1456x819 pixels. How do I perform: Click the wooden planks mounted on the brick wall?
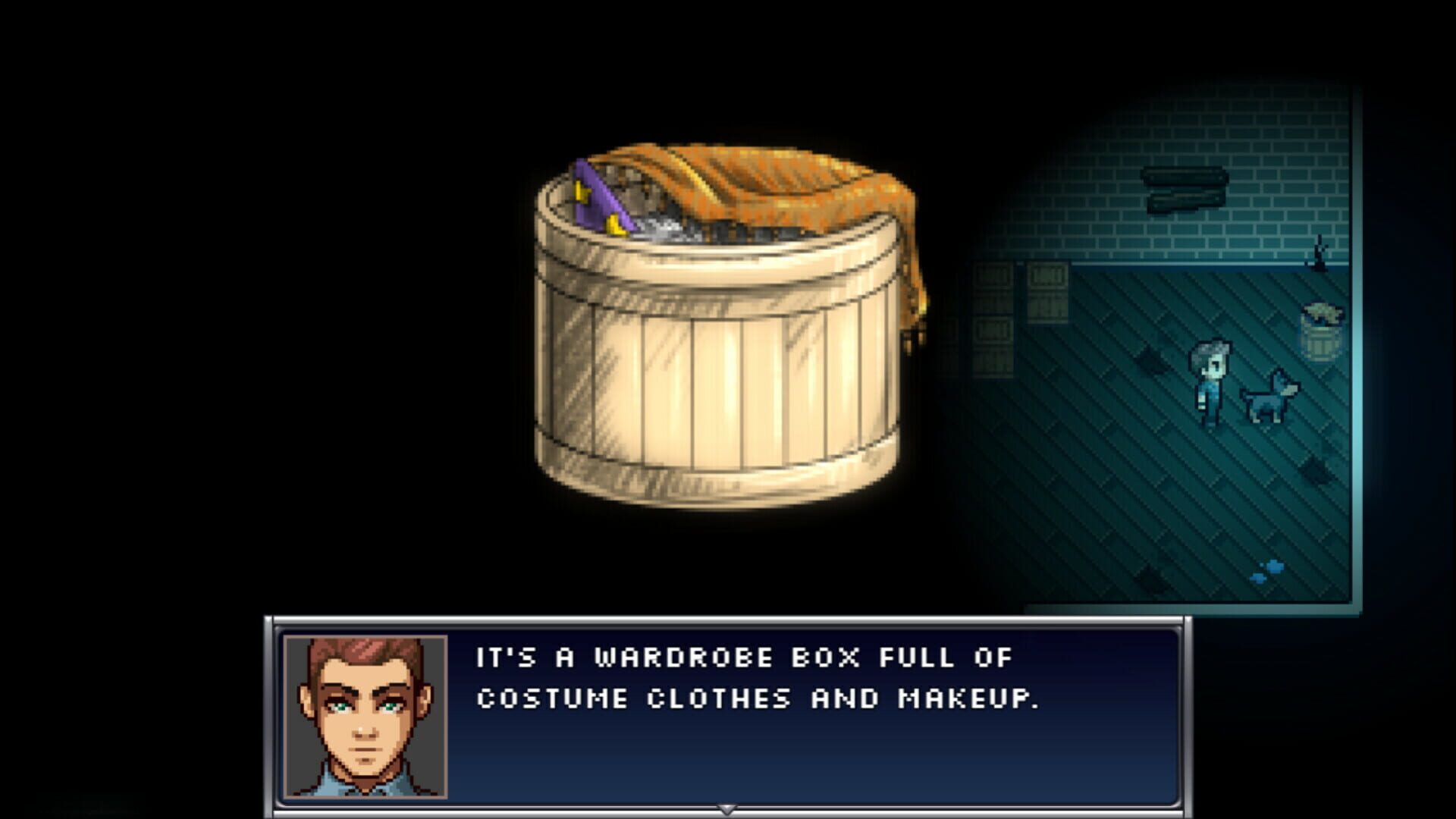1183,187
